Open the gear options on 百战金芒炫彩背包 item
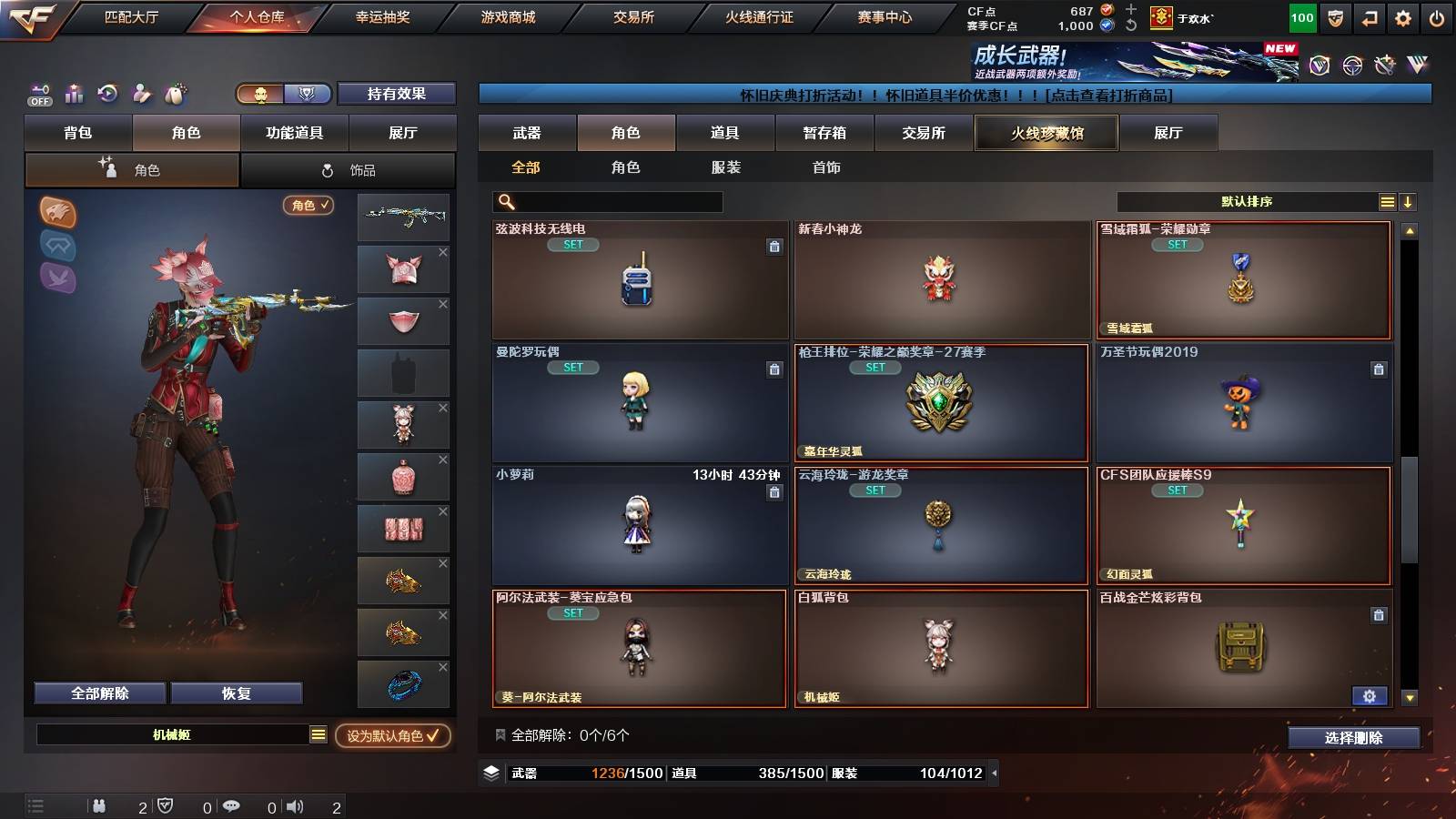Image resolution: width=1456 pixels, height=819 pixels. point(1370,696)
